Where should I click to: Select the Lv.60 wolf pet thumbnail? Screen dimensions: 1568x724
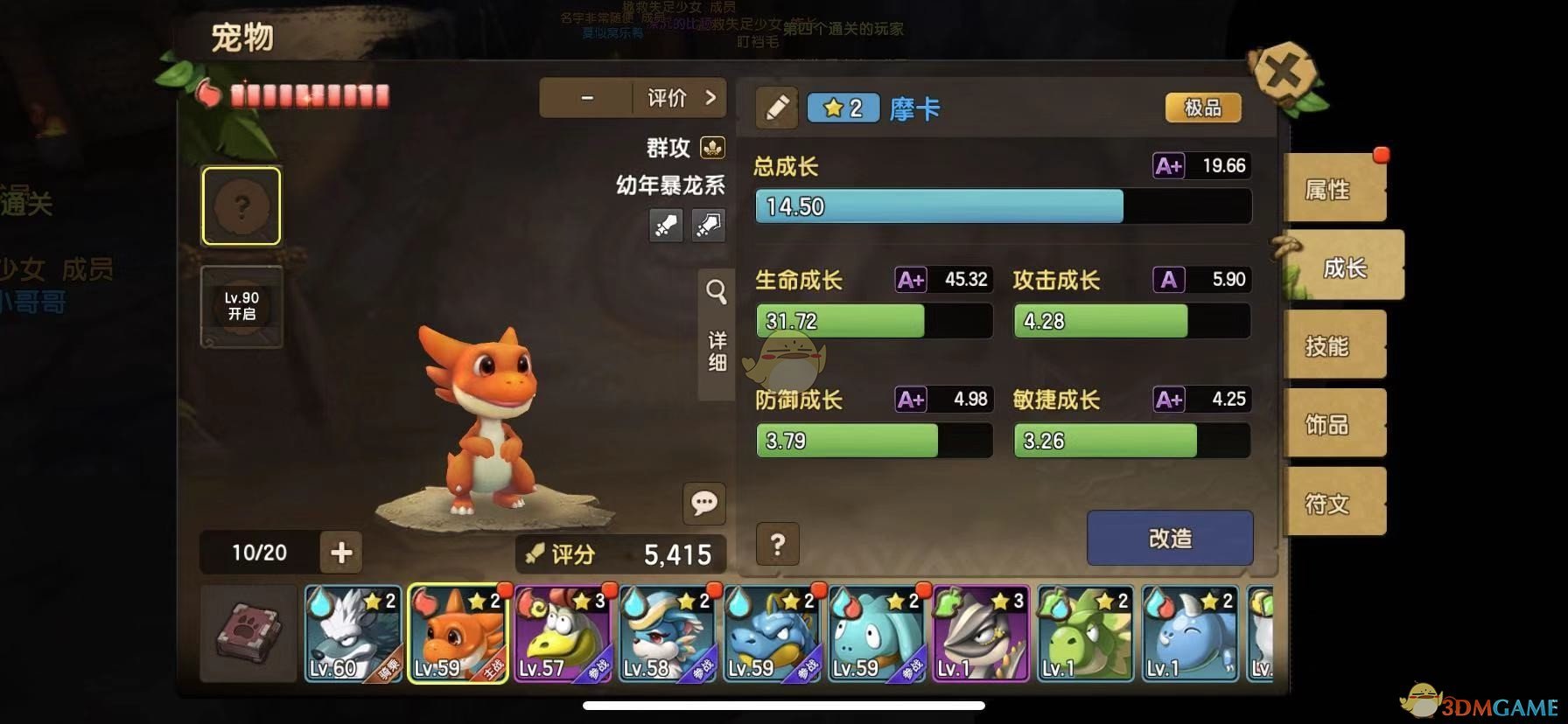[353, 632]
